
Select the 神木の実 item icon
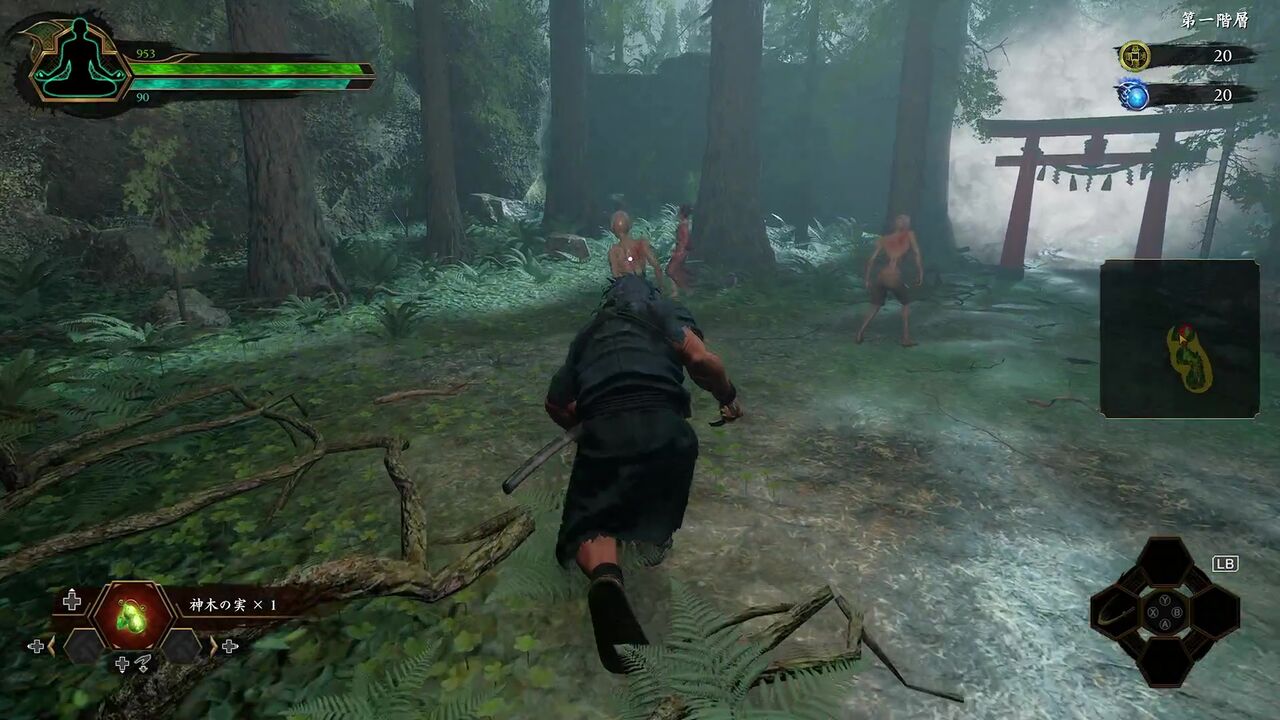(131, 616)
